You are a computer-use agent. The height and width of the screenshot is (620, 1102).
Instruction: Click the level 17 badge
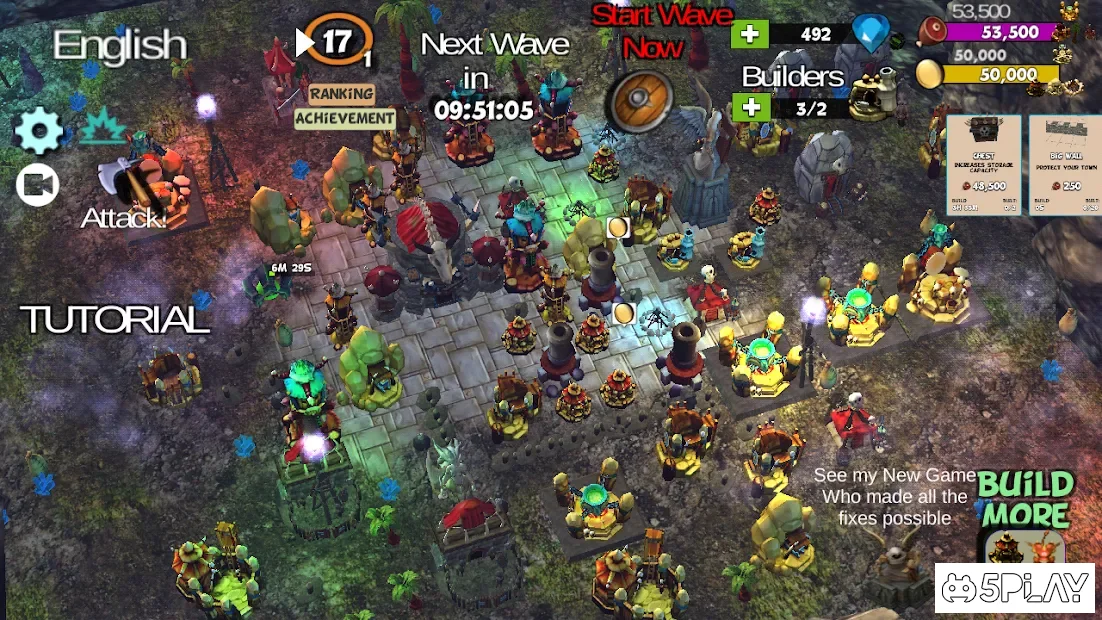337,42
